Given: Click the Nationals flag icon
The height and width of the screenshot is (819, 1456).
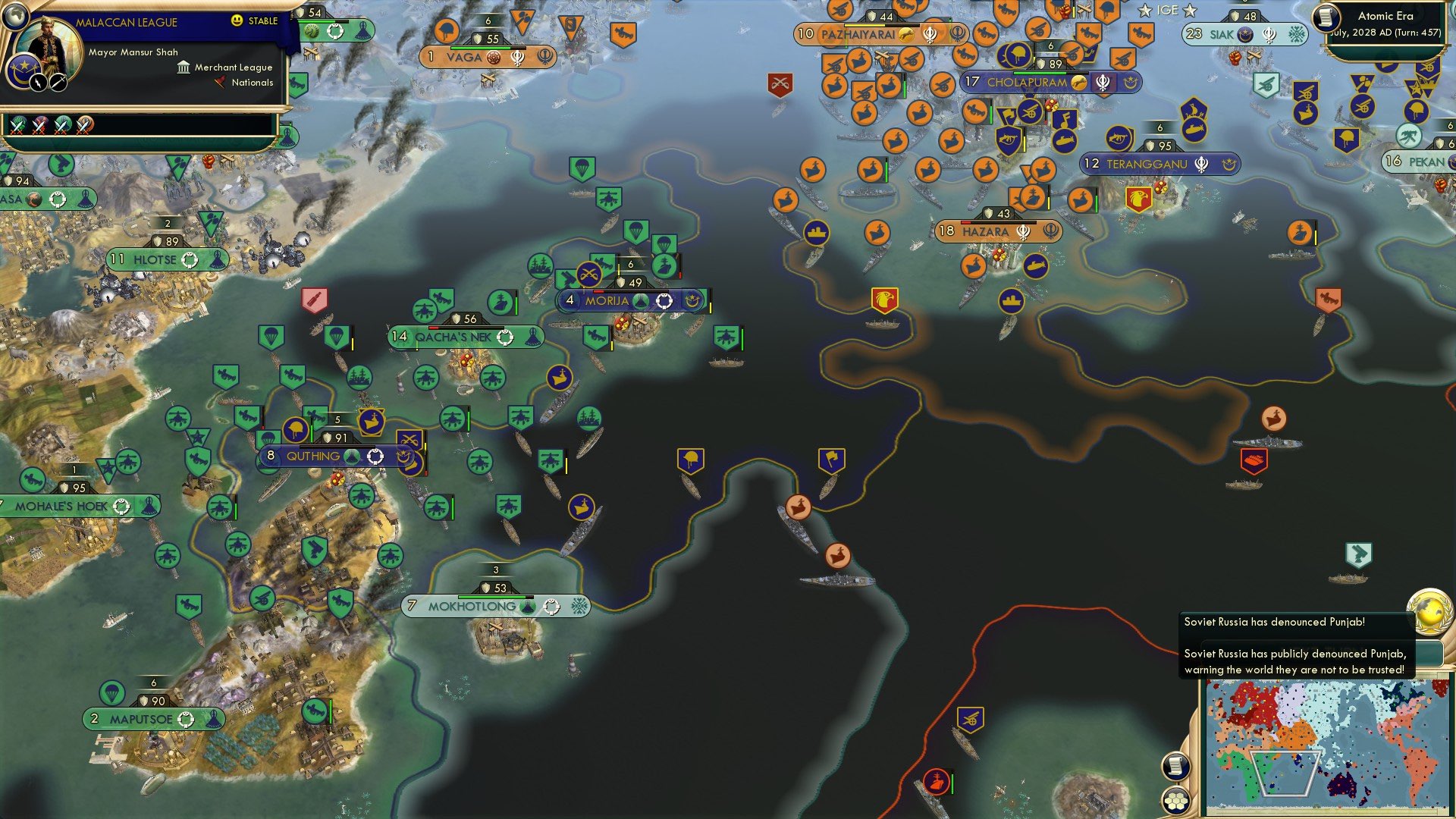Looking at the screenshot, I should (x=221, y=82).
